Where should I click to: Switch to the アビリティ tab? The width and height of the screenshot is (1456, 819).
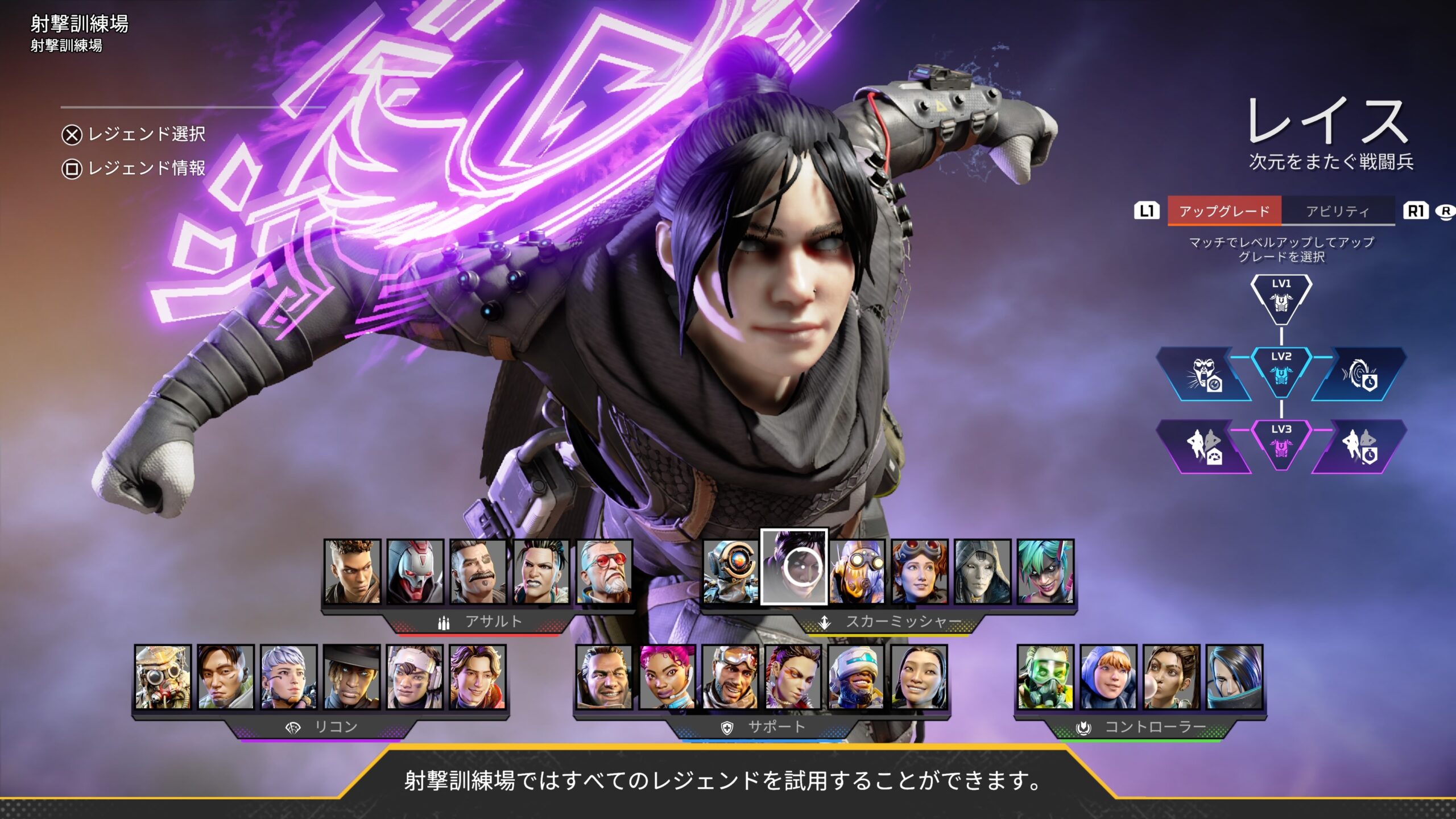(1337, 211)
